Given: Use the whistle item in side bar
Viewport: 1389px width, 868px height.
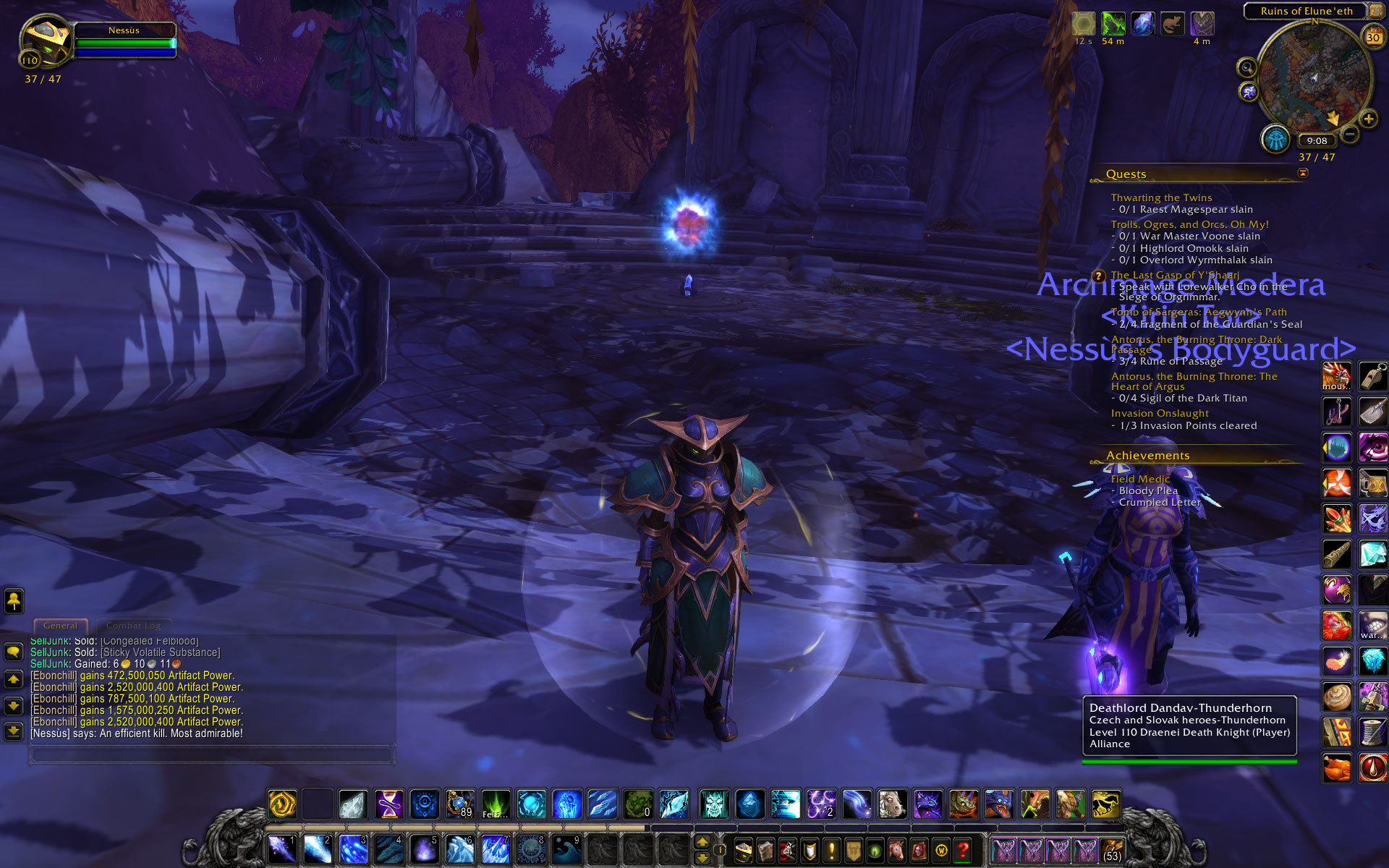Looking at the screenshot, I should (1372, 377).
